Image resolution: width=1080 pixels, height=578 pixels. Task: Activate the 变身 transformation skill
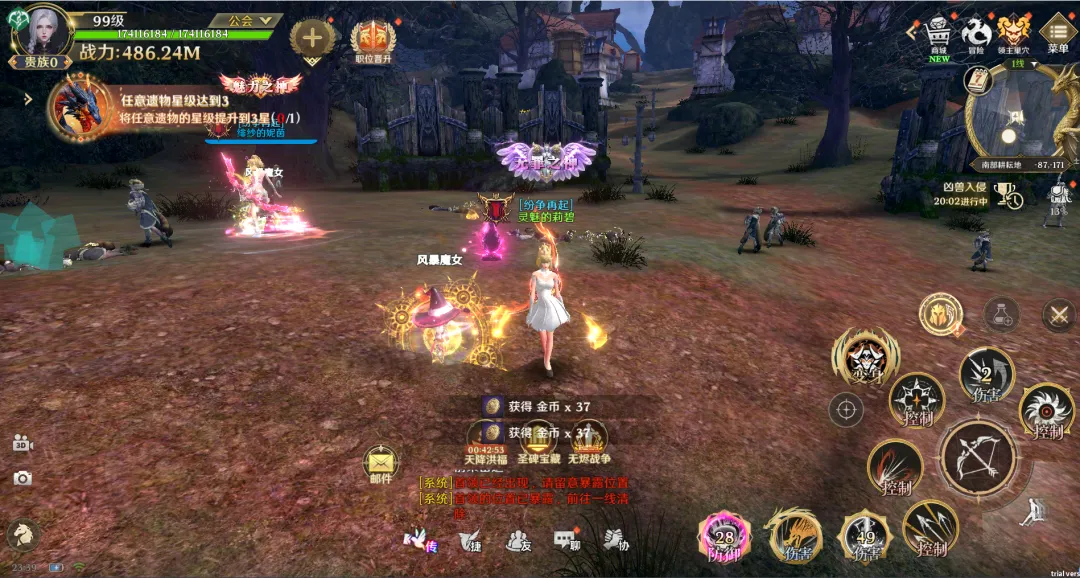point(864,357)
